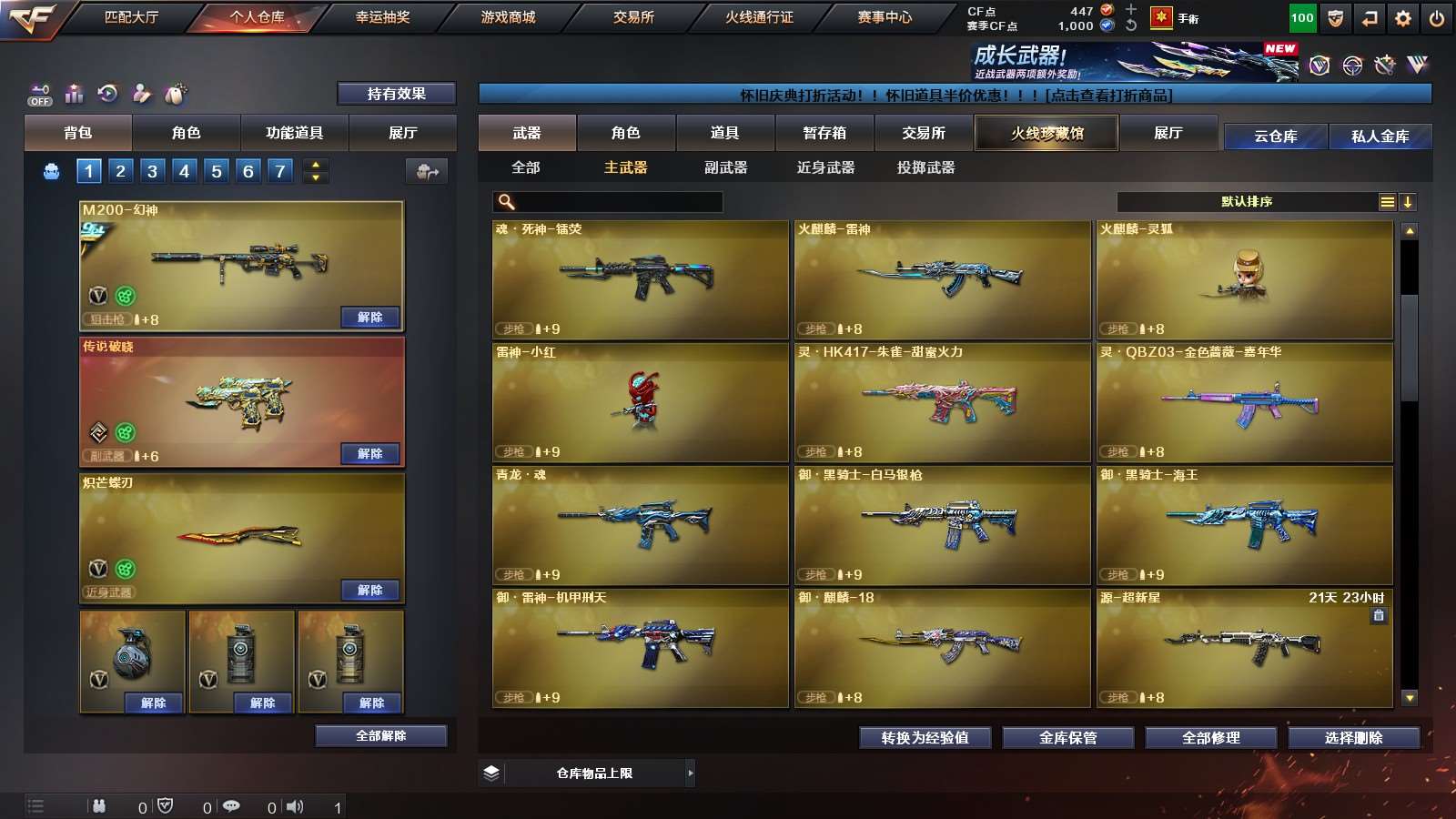1456x819 pixels.
Task: Filter weapons by 副武器 category
Action: point(725,167)
